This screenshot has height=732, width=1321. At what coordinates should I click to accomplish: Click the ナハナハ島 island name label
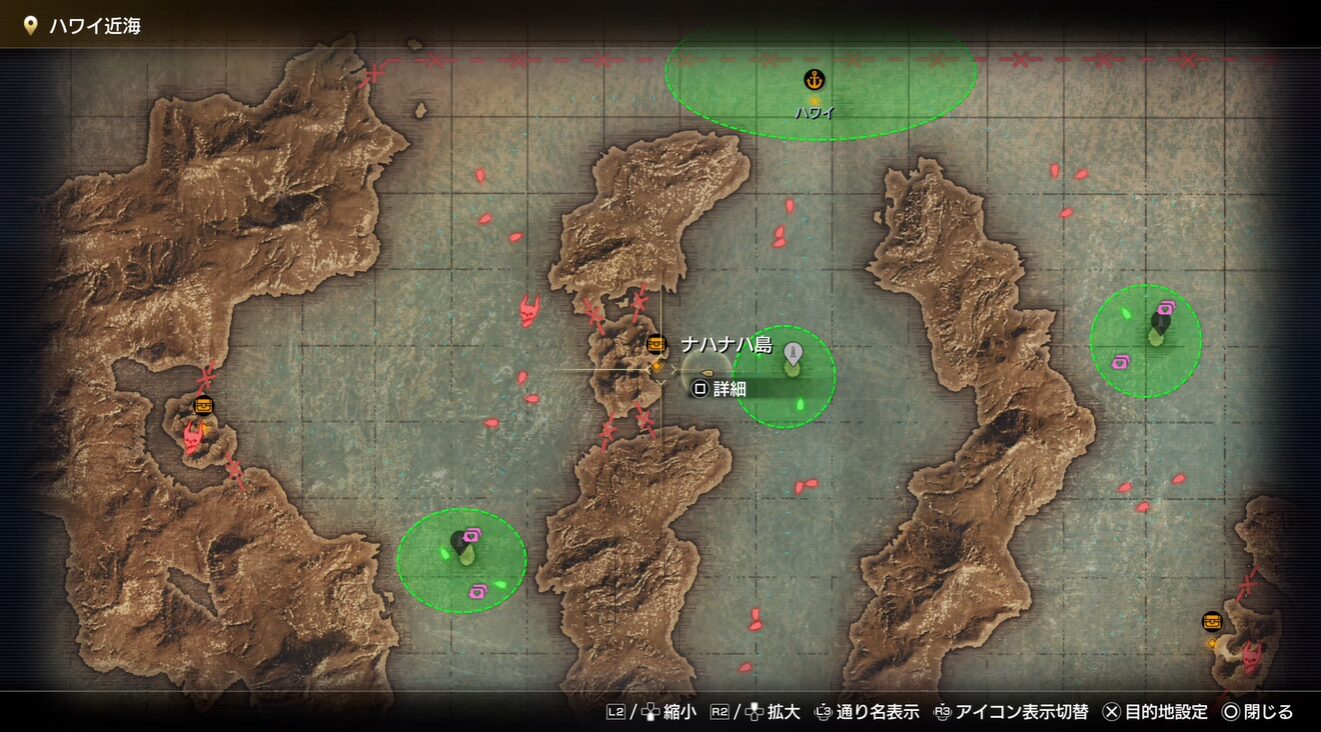click(726, 345)
